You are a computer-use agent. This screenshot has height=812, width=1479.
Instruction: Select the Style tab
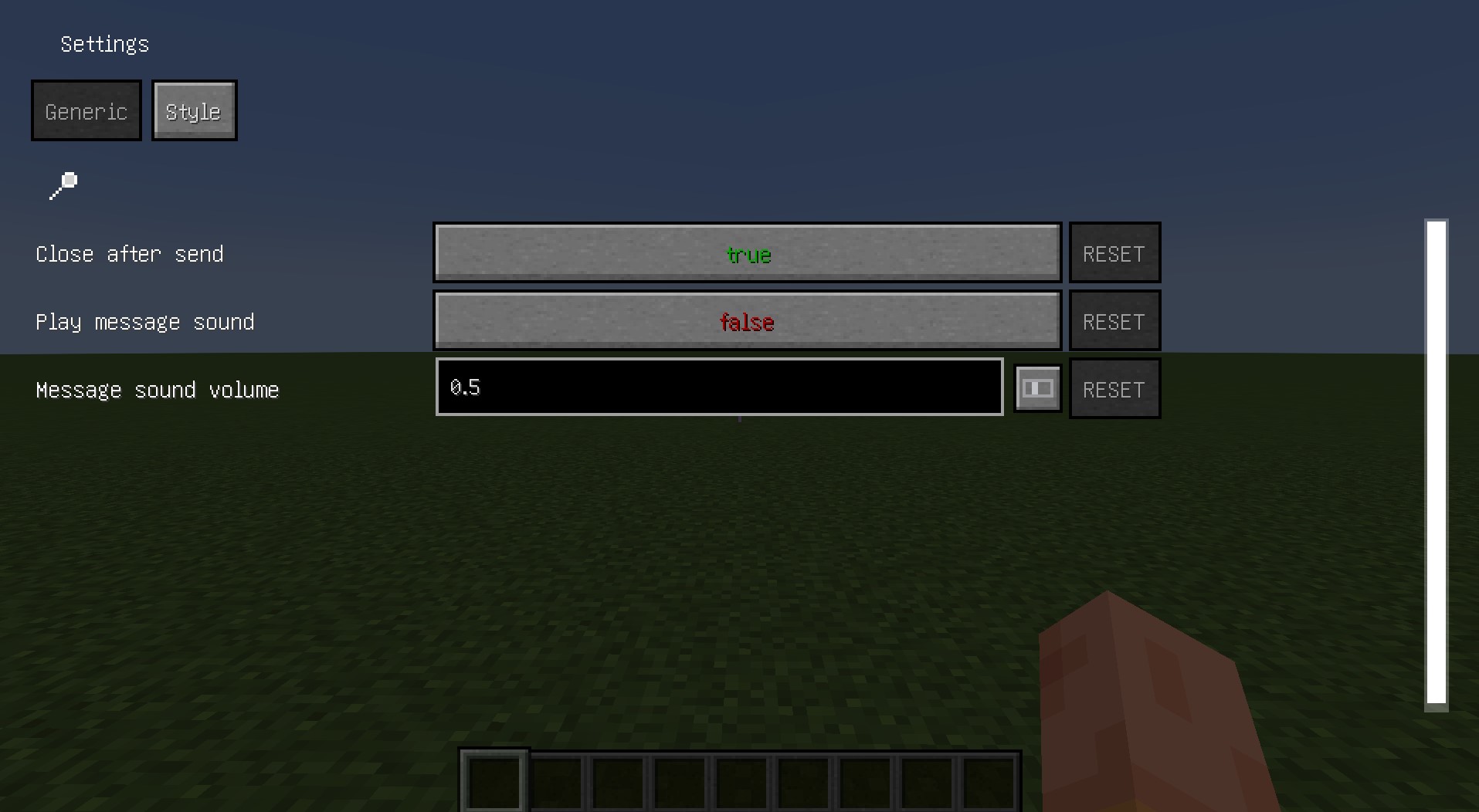pyautogui.click(x=194, y=110)
